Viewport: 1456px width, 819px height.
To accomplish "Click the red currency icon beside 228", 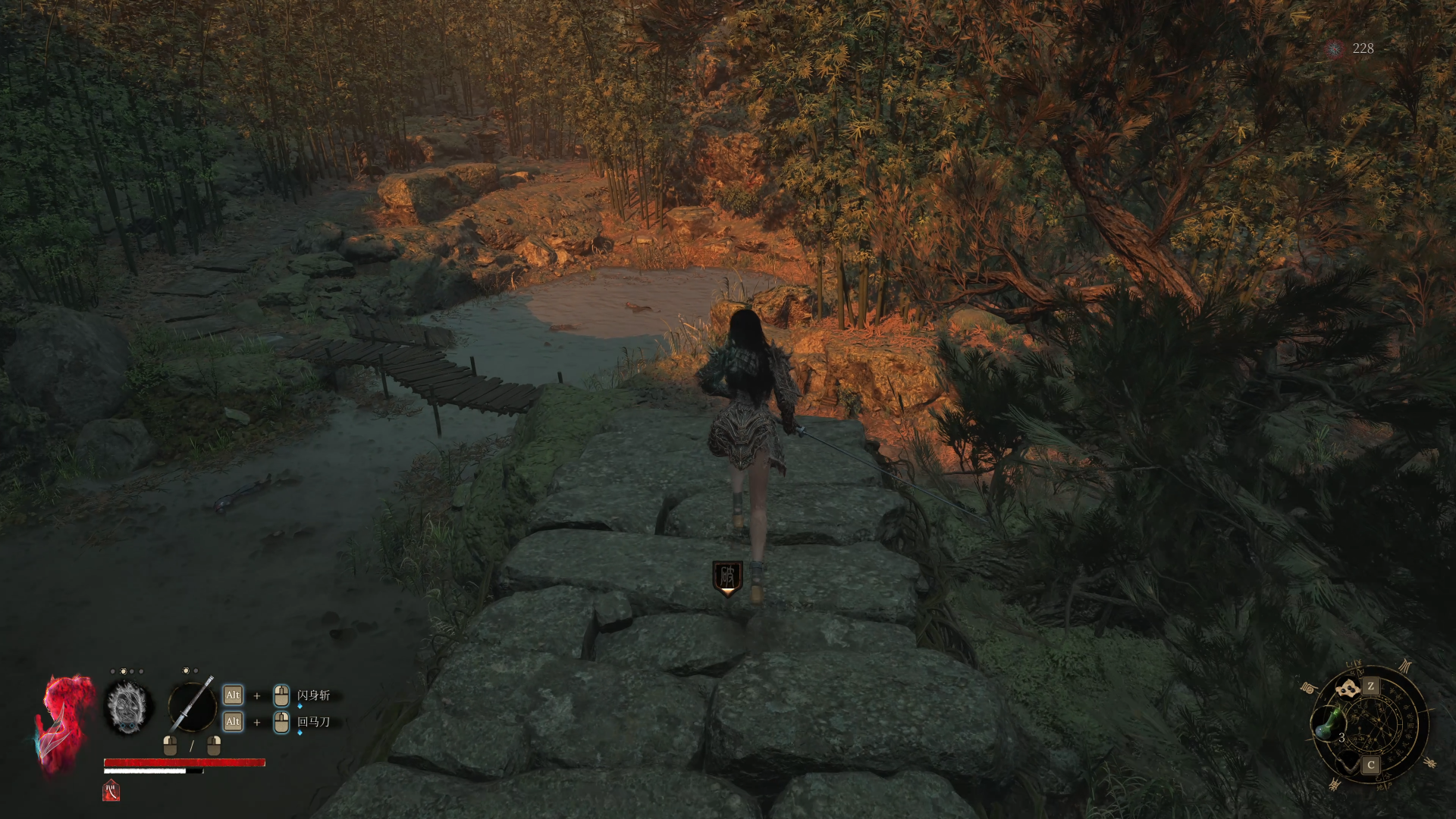I will click(x=1334, y=49).
